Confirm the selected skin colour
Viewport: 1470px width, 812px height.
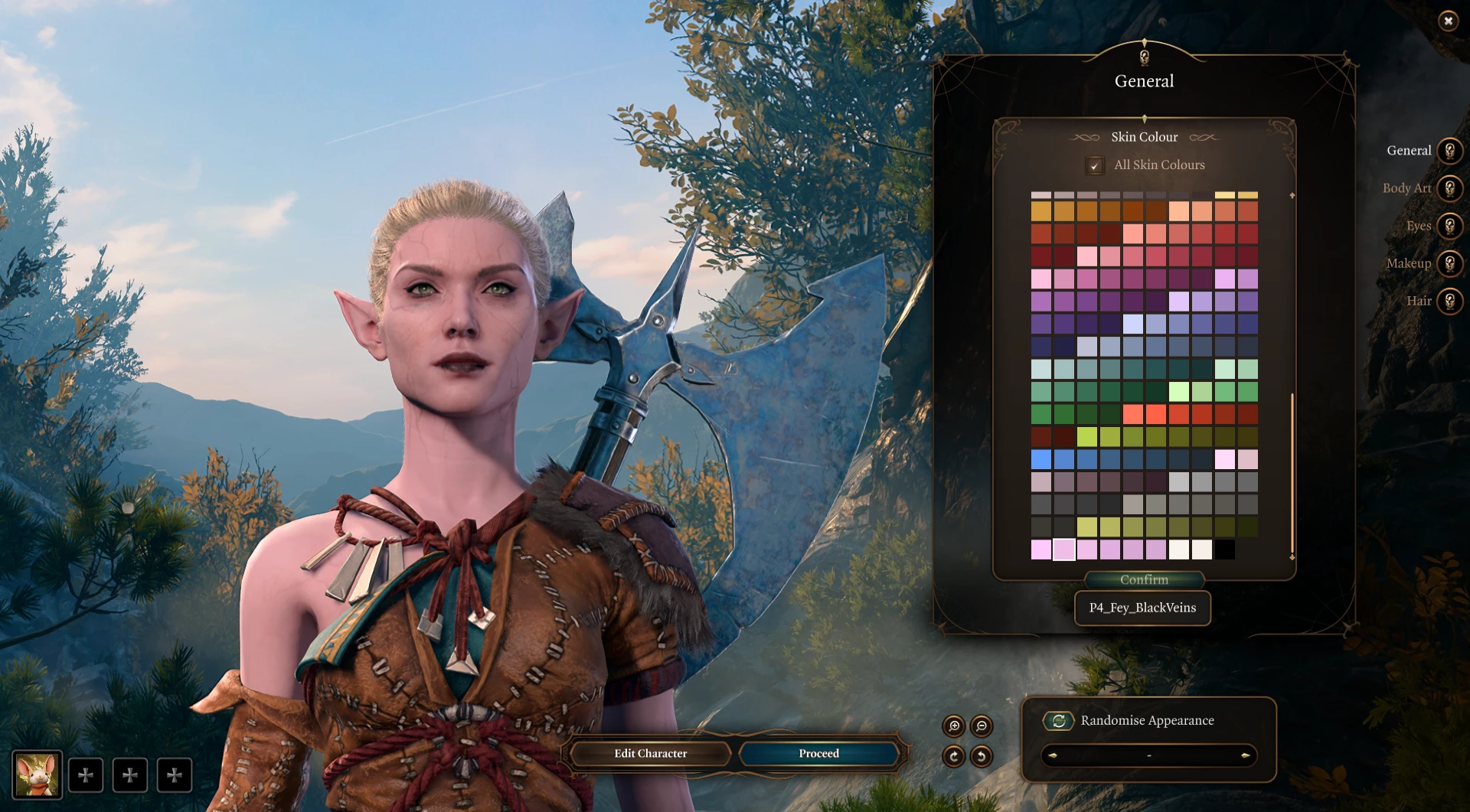[1144, 580]
